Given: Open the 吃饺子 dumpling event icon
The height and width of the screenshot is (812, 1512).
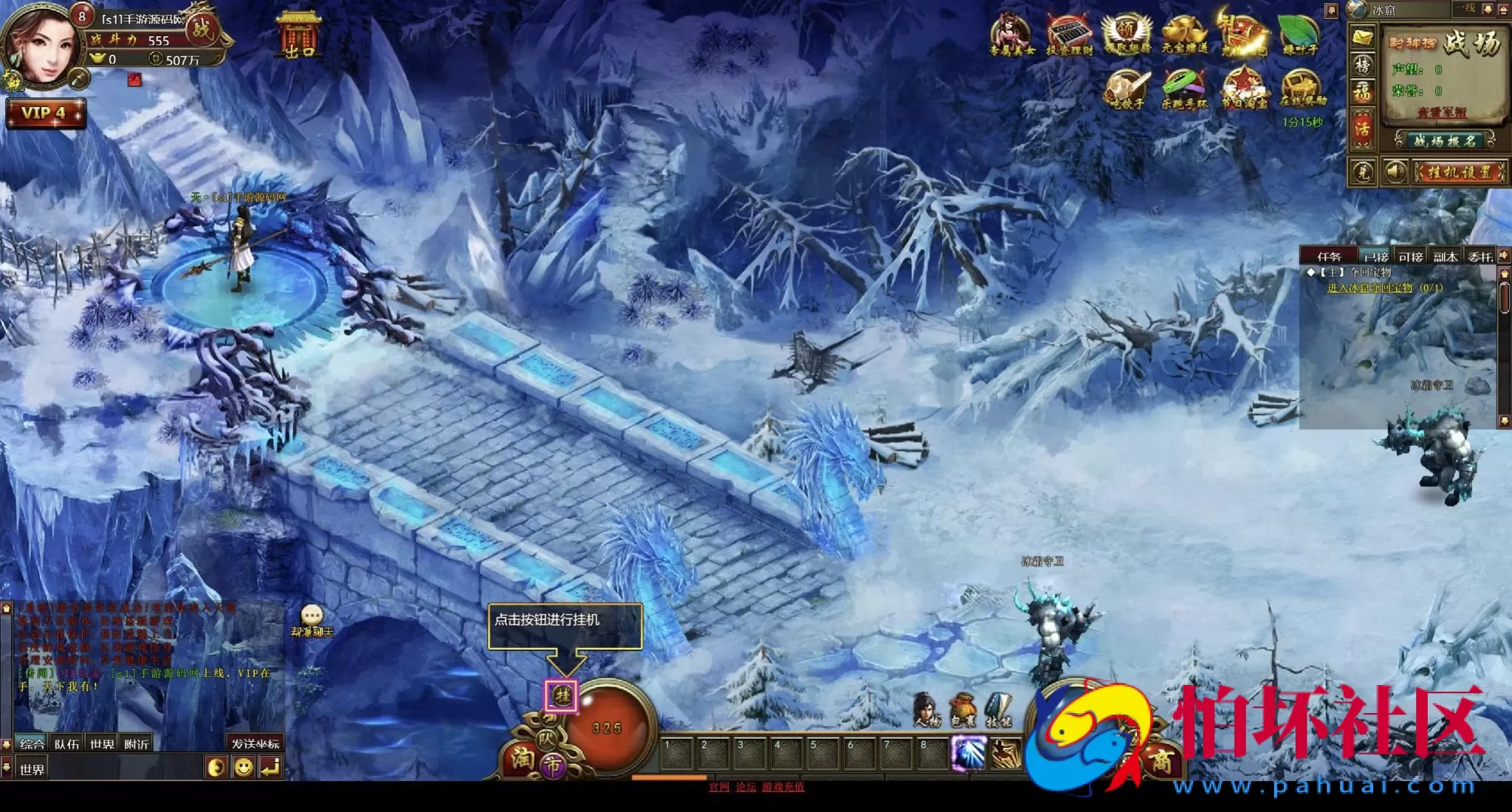Looking at the screenshot, I should (x=1127, y=89).
